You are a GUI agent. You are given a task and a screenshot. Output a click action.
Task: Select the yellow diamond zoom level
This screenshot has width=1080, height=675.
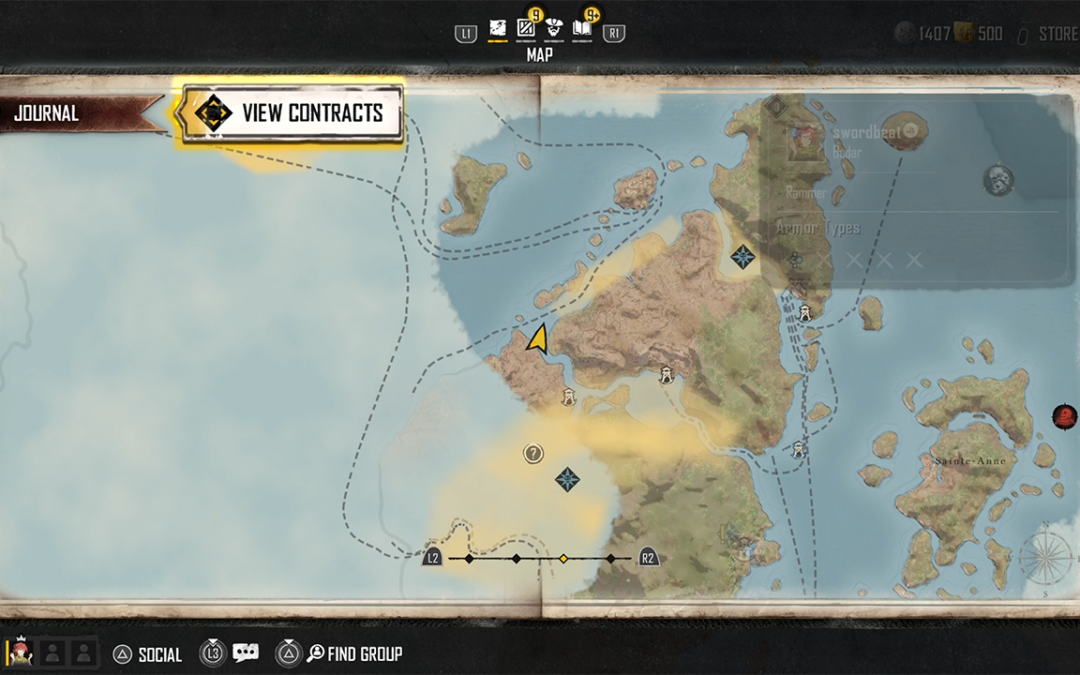click(563, 558)
